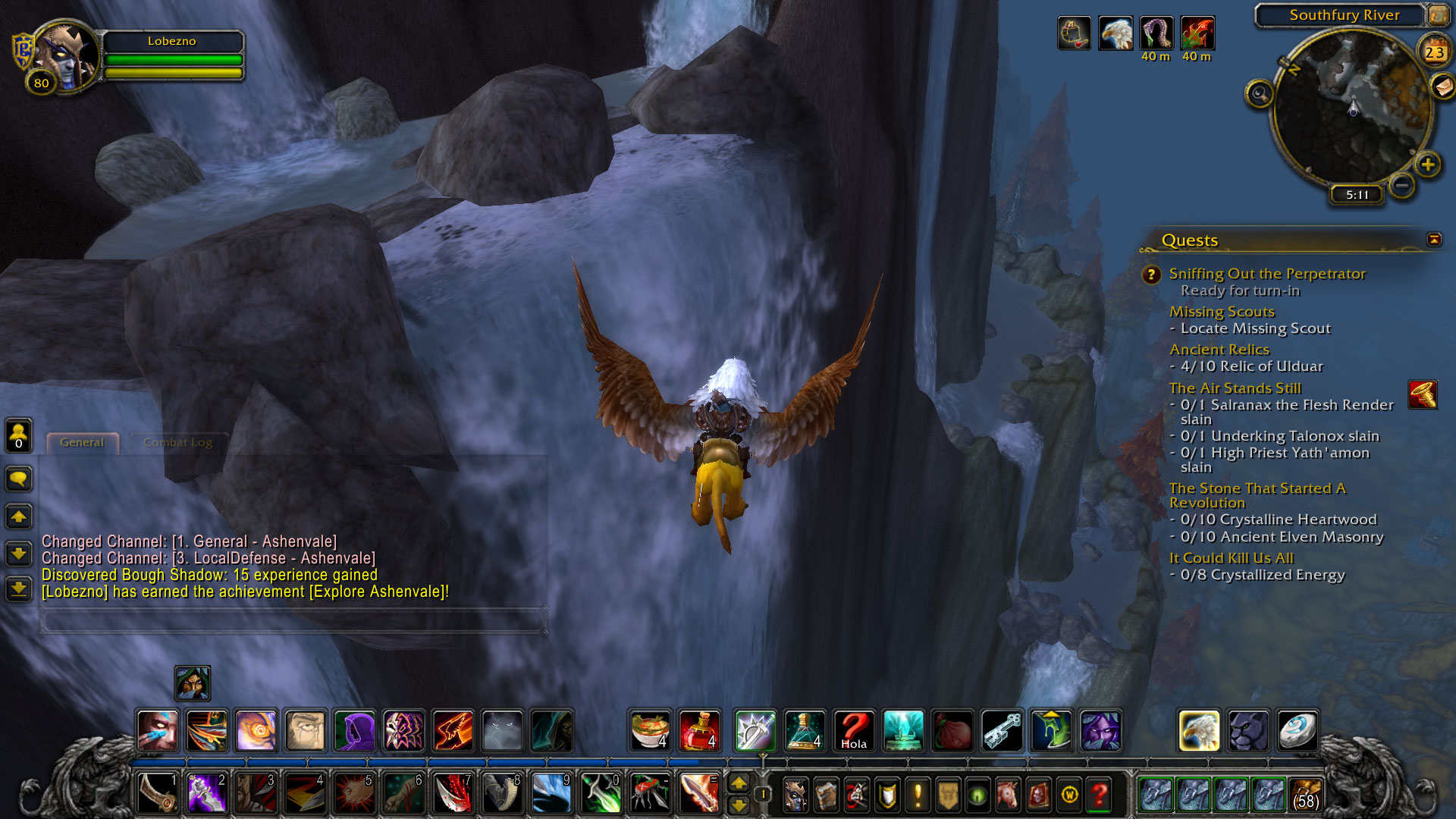The height and width of the screenshot is (819, 1456).
Task: Zoom in the minimap with plus button
Action: tap(1427, 165)
